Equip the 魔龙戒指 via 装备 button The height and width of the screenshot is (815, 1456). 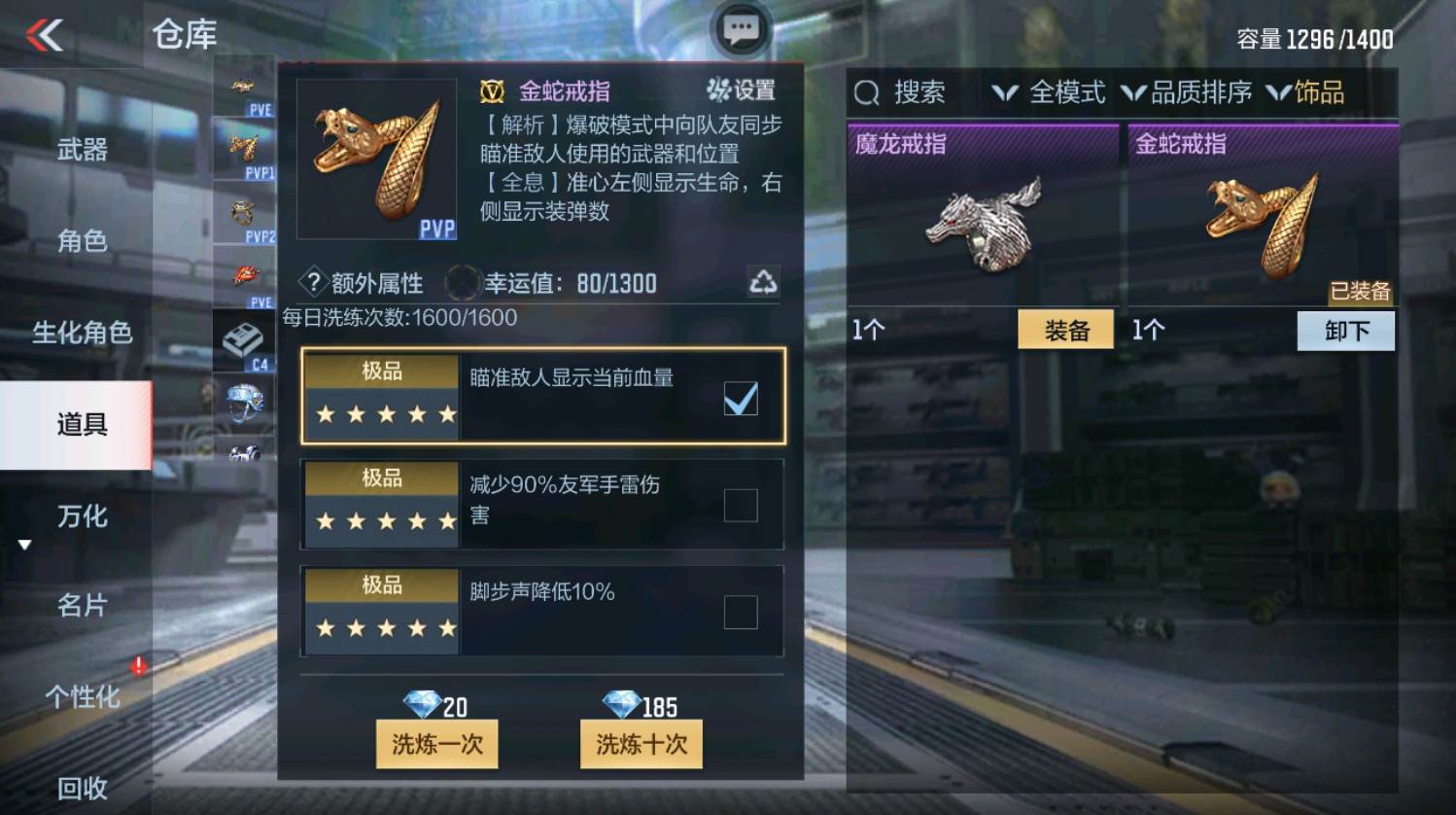pyautogui.click(x=1065, y=330)
